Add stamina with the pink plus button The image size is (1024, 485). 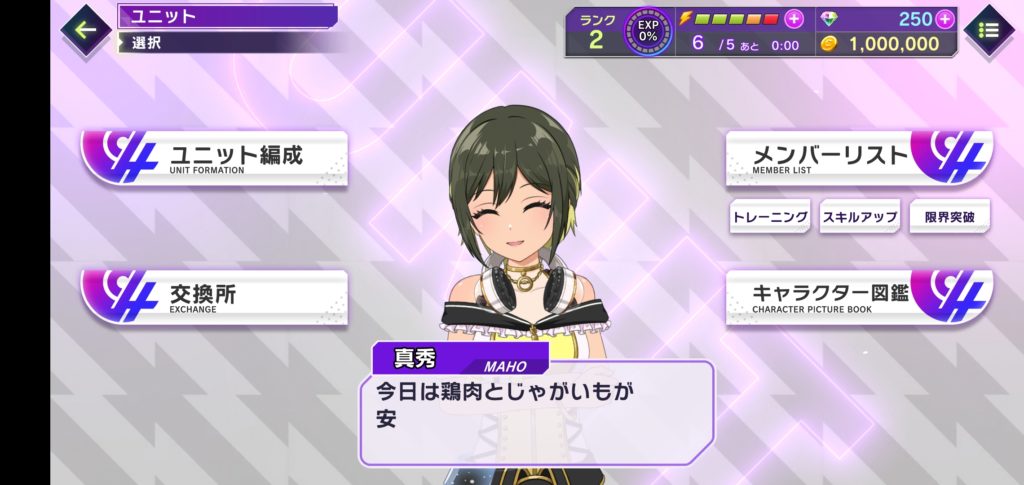pyautogui.click(x=794, y=19)
